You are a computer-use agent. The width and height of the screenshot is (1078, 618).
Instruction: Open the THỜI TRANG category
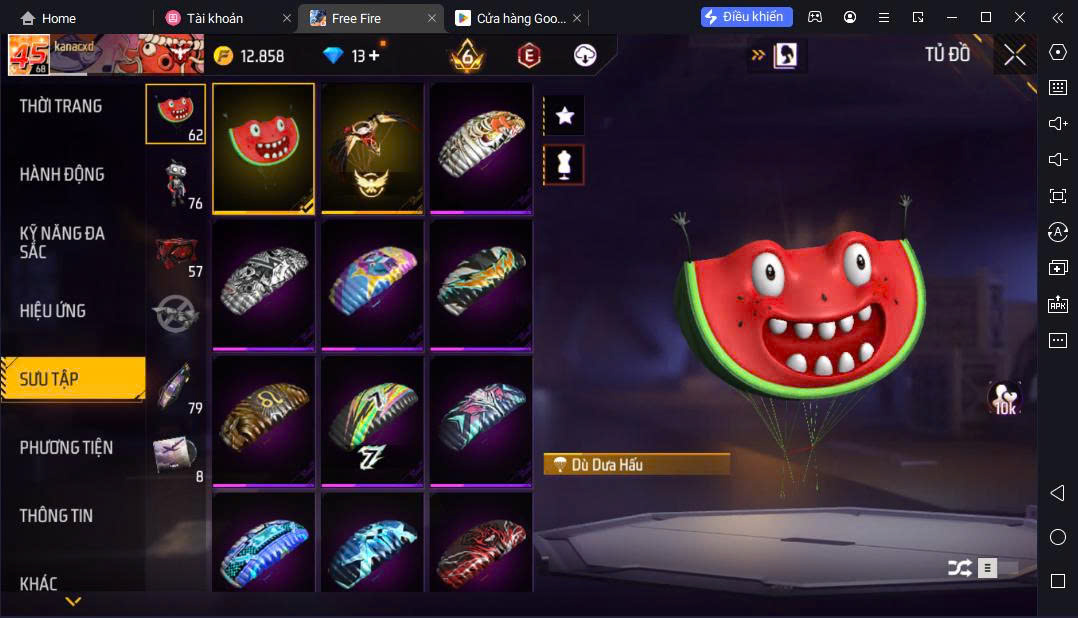[x=61, y=106]
